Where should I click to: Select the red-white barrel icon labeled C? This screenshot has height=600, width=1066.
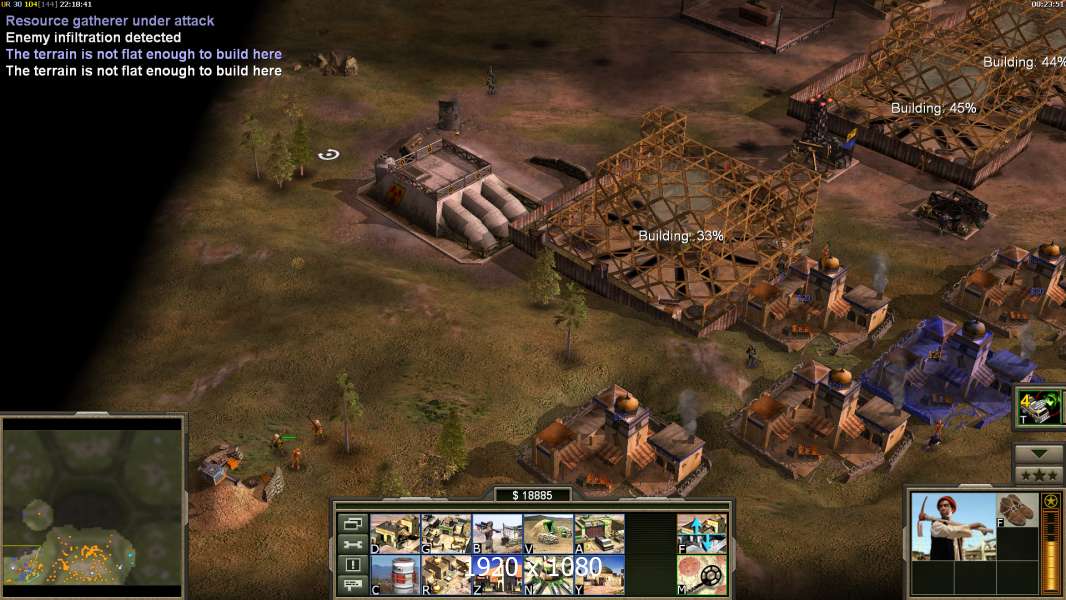tap(395, 575)
